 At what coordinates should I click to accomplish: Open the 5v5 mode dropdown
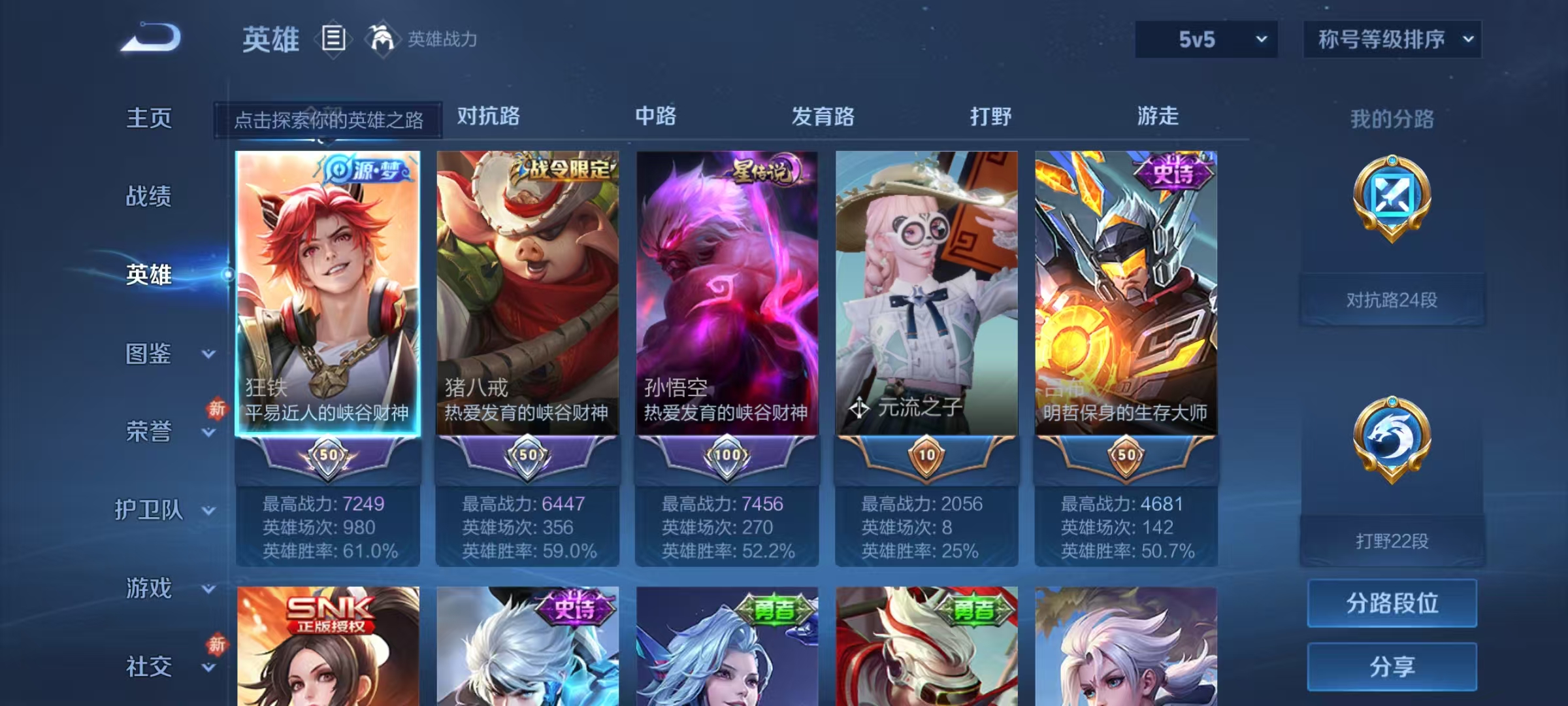tap(1205, 39)
